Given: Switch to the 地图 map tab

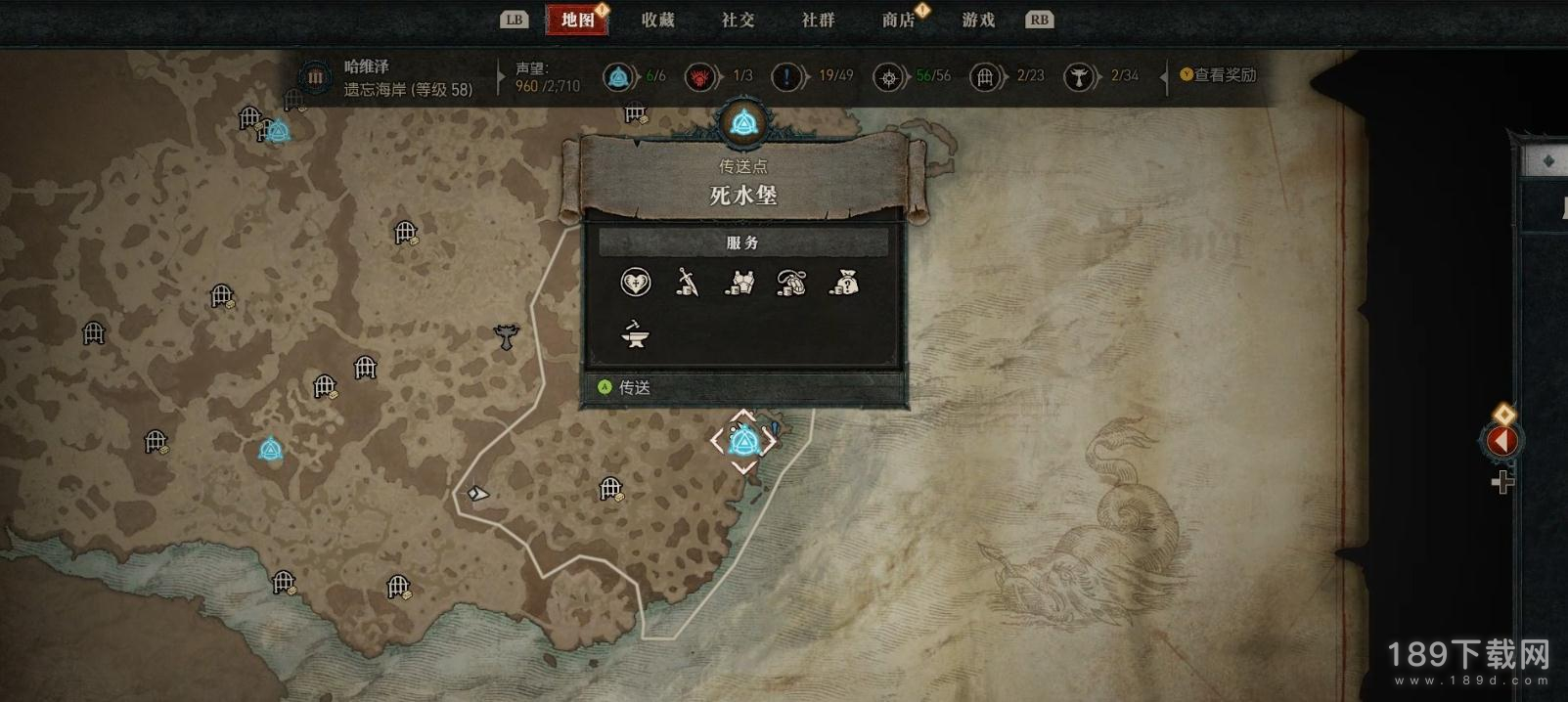Looking at the screenshot, I should 578,20.
